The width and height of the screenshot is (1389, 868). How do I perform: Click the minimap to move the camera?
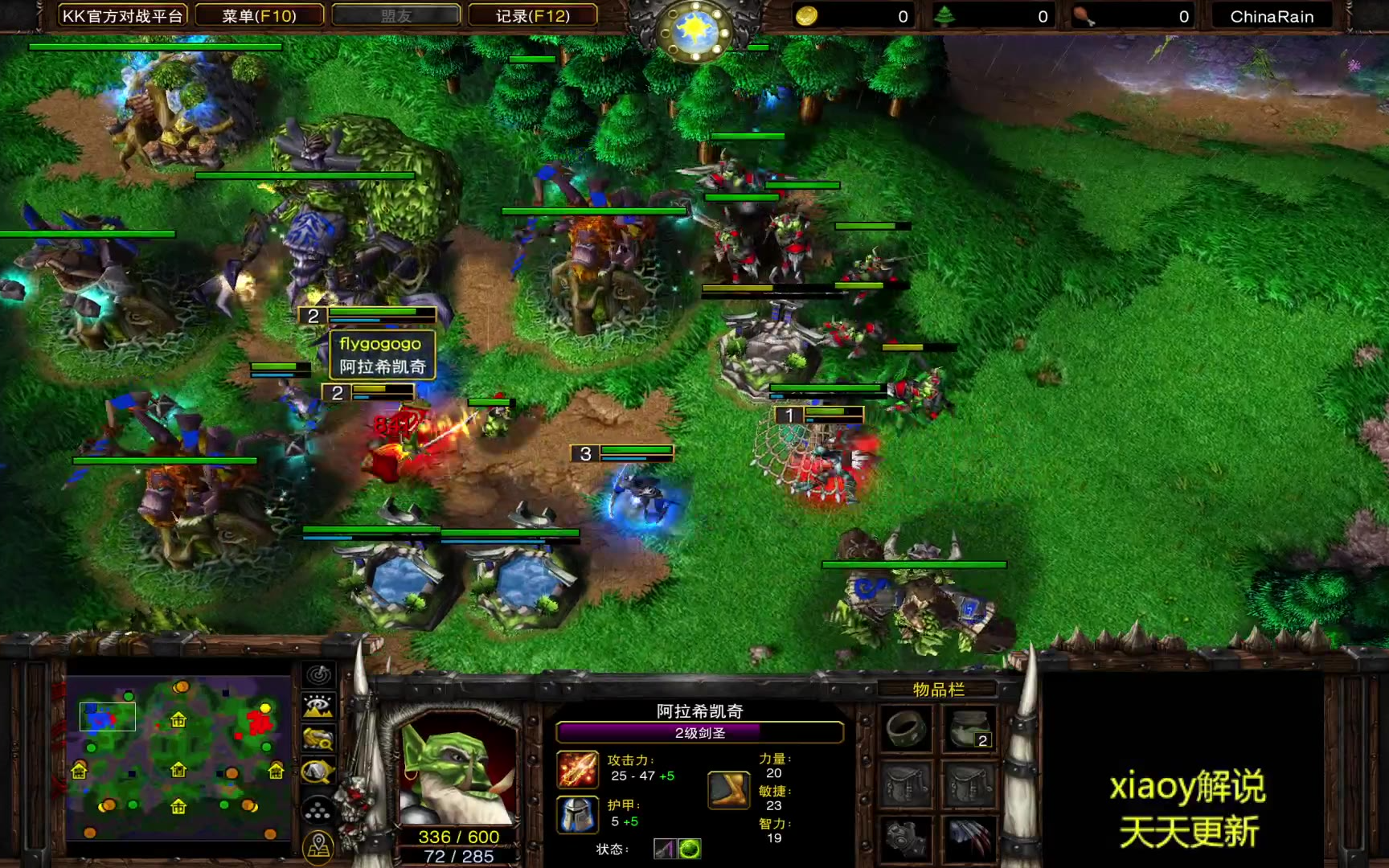click(178, 758)
